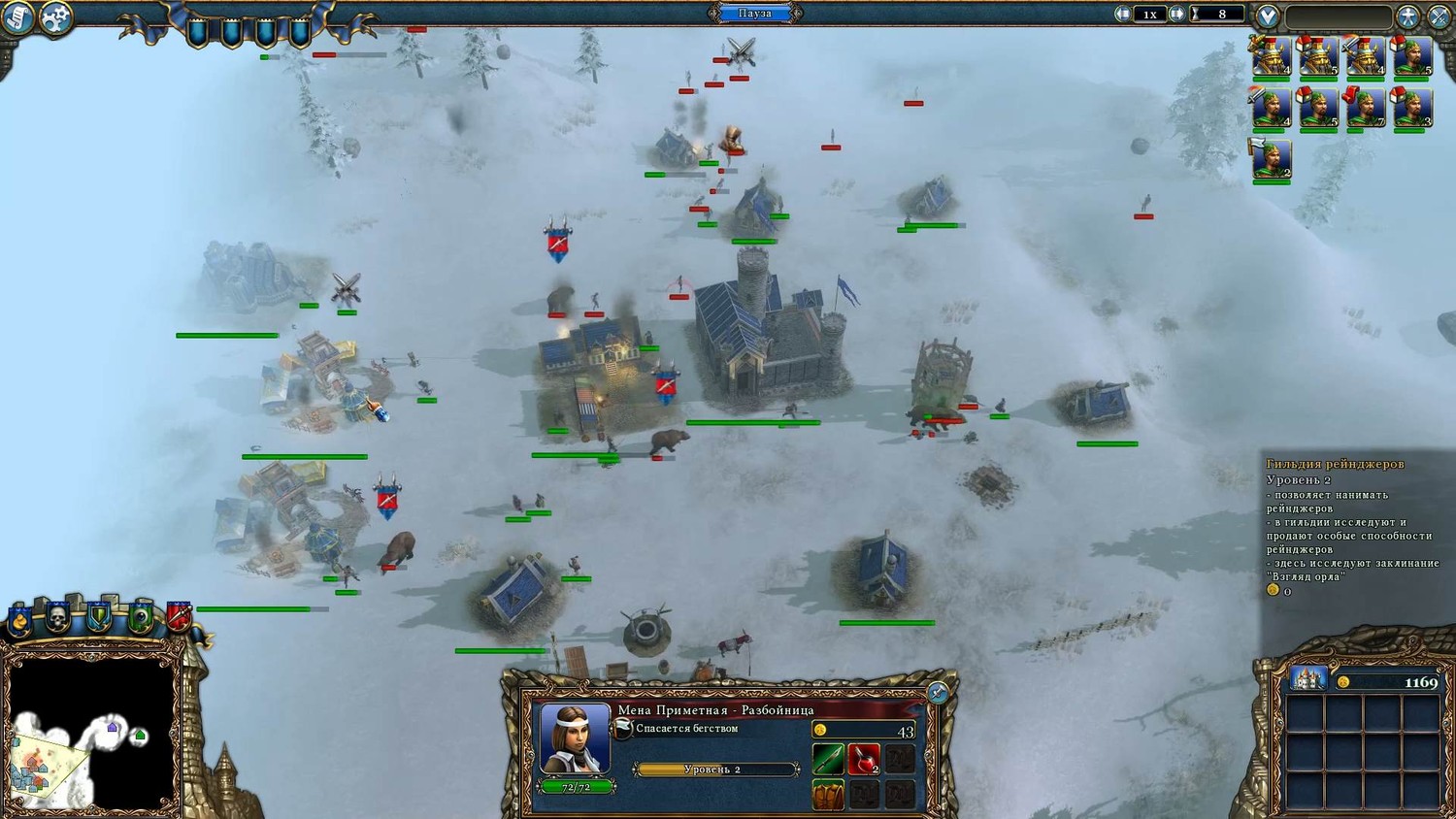Select the level 3 ranger portrait
This screenshot has width=1456, height=819.
(1411, 109)
